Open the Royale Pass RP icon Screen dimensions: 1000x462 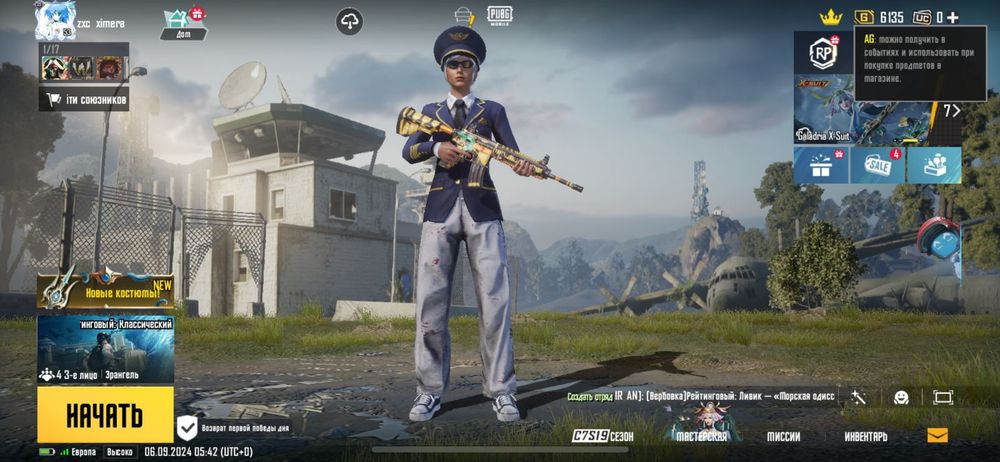(823, 52)
